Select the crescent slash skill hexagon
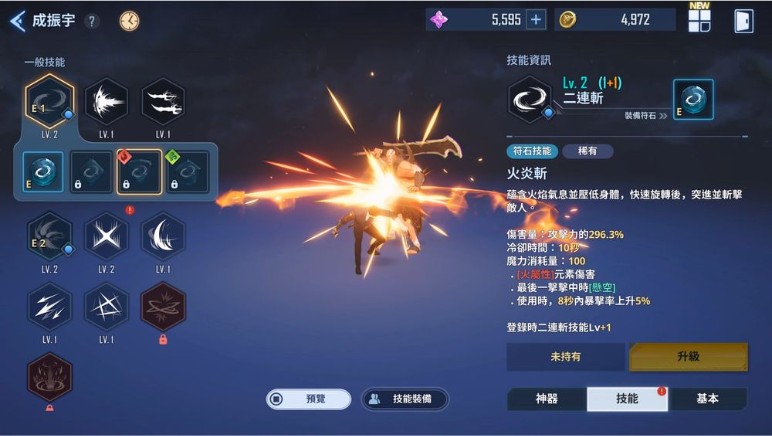772x436 pixels. coord(162,238)
